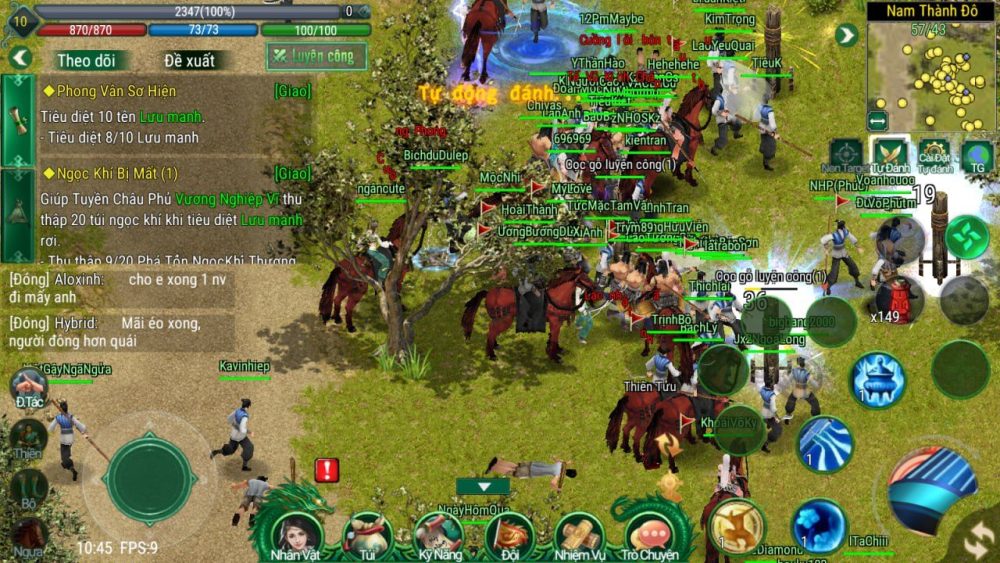Select the Phong Vân Sơ Hiện quest

110,91
